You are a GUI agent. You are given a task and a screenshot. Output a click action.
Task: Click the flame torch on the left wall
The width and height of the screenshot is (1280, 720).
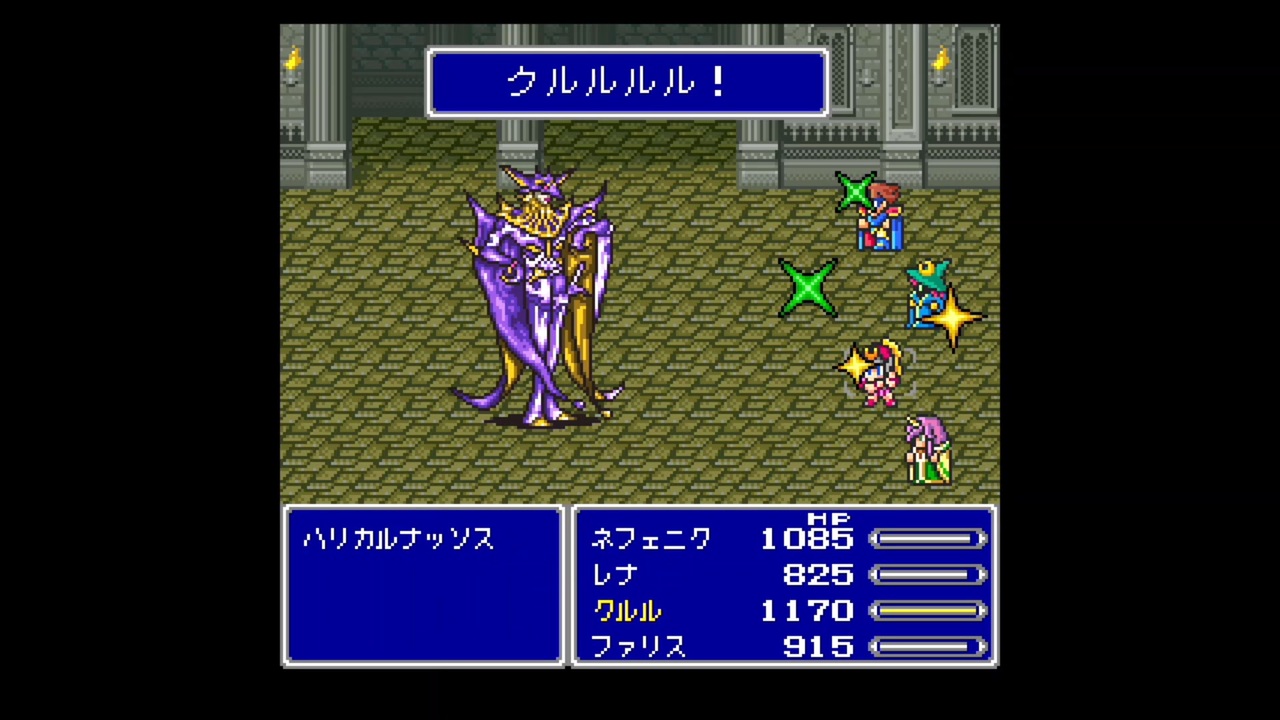pyautogui.click(x=291, y=60)
